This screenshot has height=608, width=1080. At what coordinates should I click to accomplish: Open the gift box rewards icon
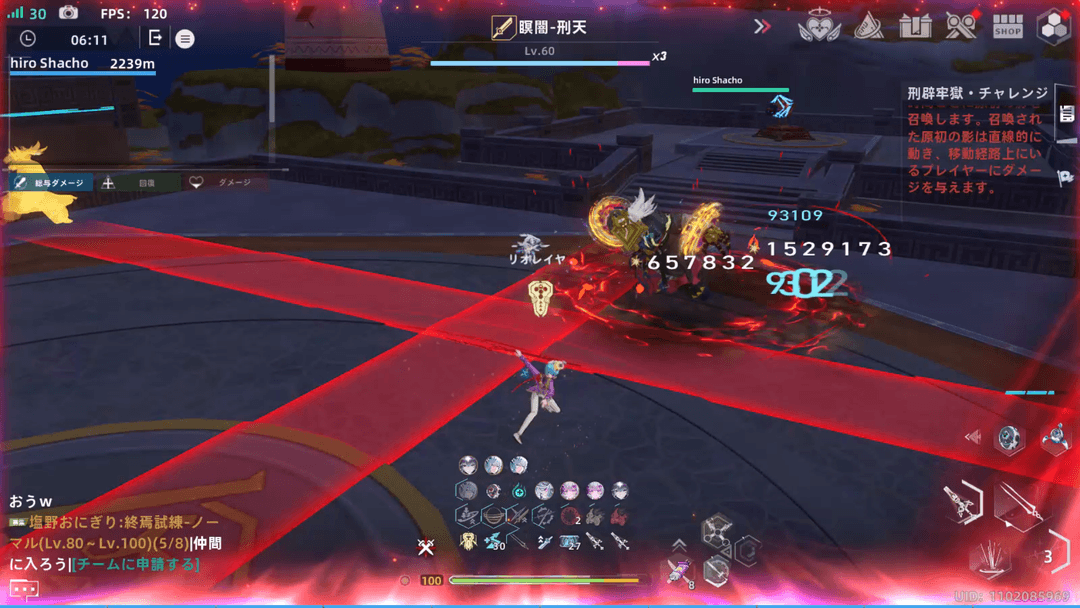point(915,27)
